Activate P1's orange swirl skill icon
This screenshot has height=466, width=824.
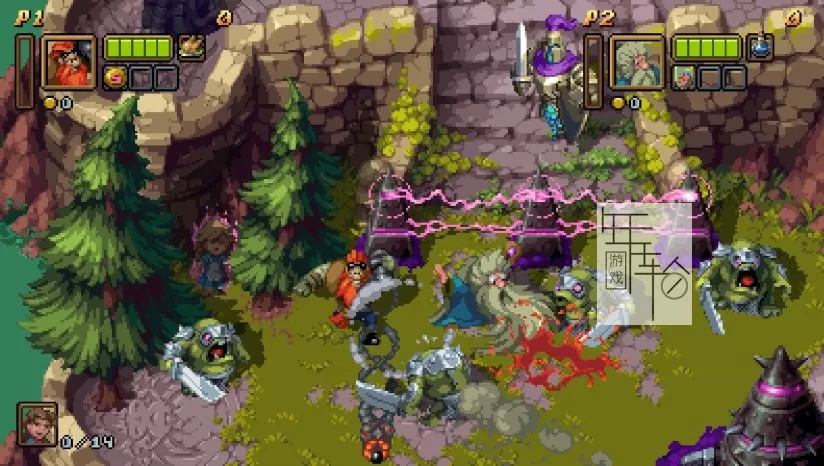click(115, 77)
